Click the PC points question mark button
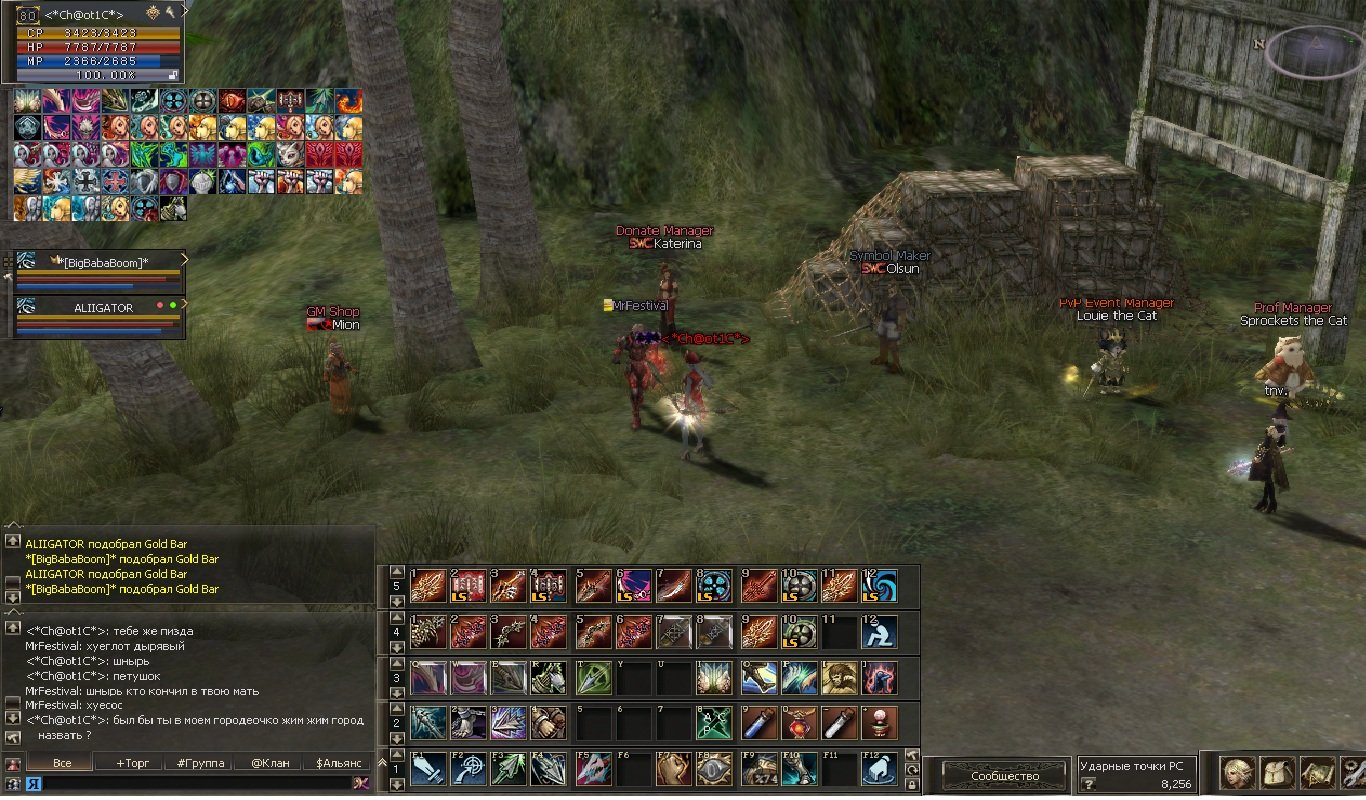The width and height of the screenshot is (1366, 800). click(1089, 784)
